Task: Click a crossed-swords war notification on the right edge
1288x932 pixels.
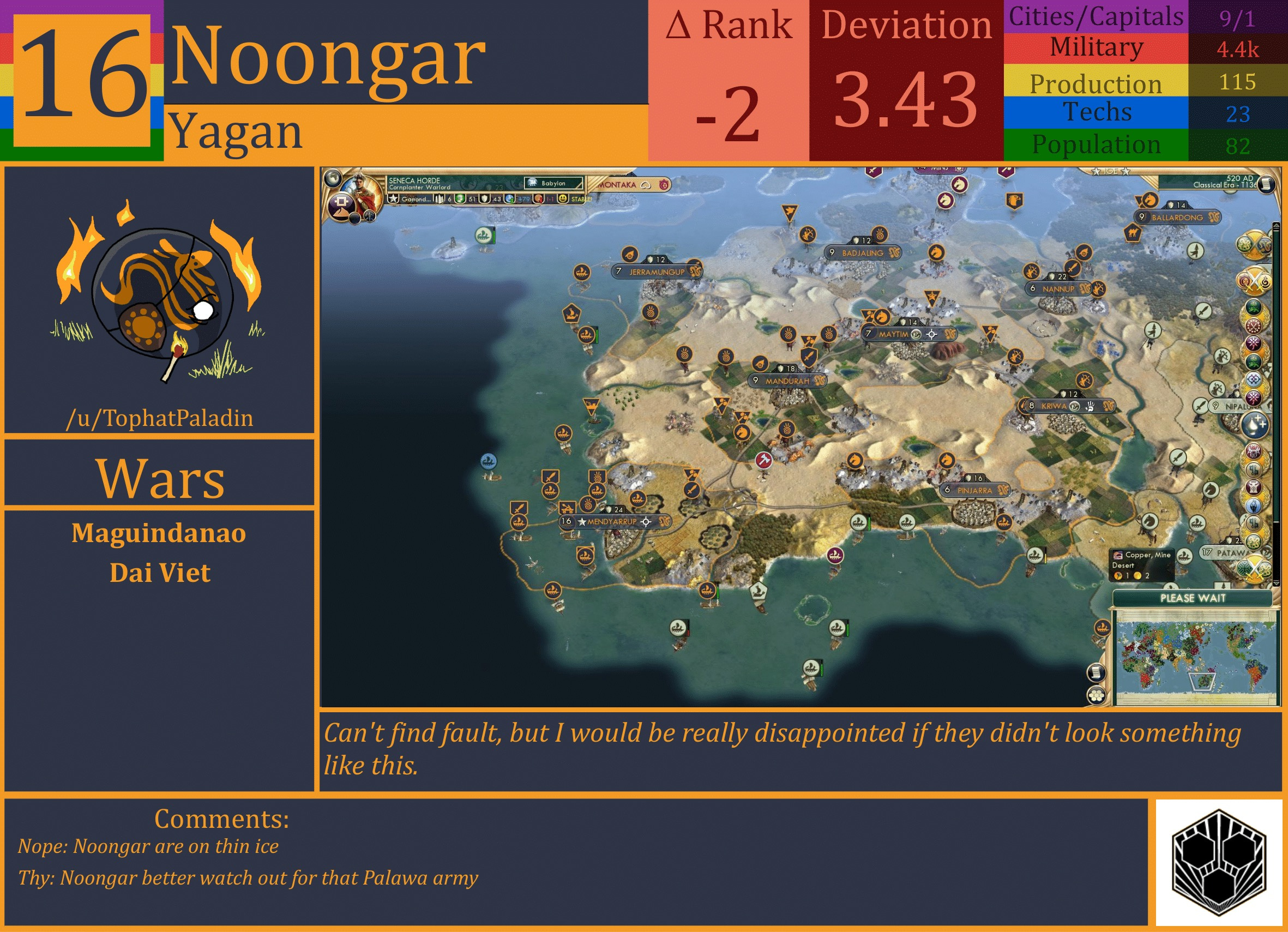Action: pyautogui.click(x=1254, y=280)
